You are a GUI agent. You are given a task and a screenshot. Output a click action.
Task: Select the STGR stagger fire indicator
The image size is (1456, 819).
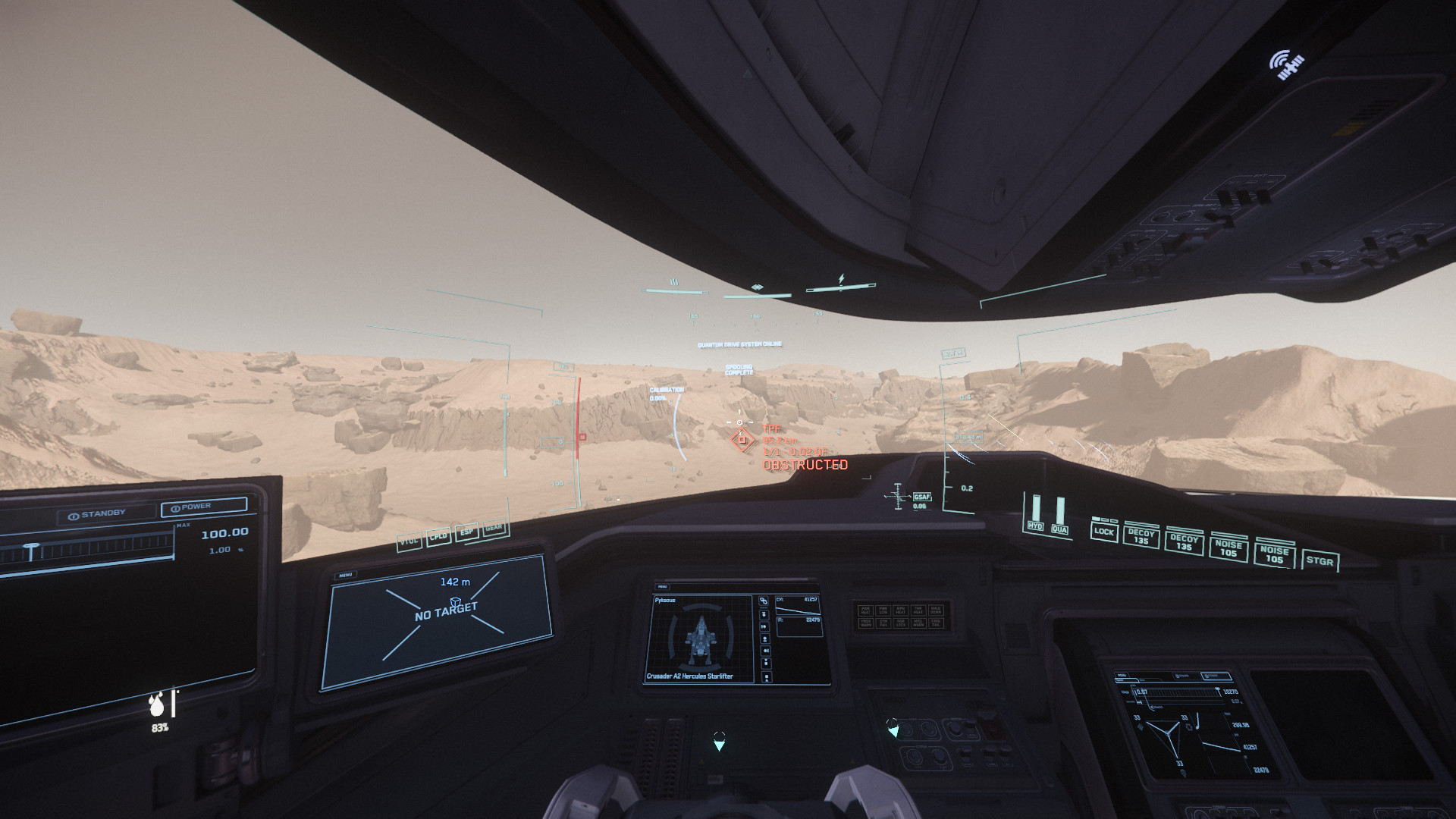pyautogui.click(x=1319, y=561)
